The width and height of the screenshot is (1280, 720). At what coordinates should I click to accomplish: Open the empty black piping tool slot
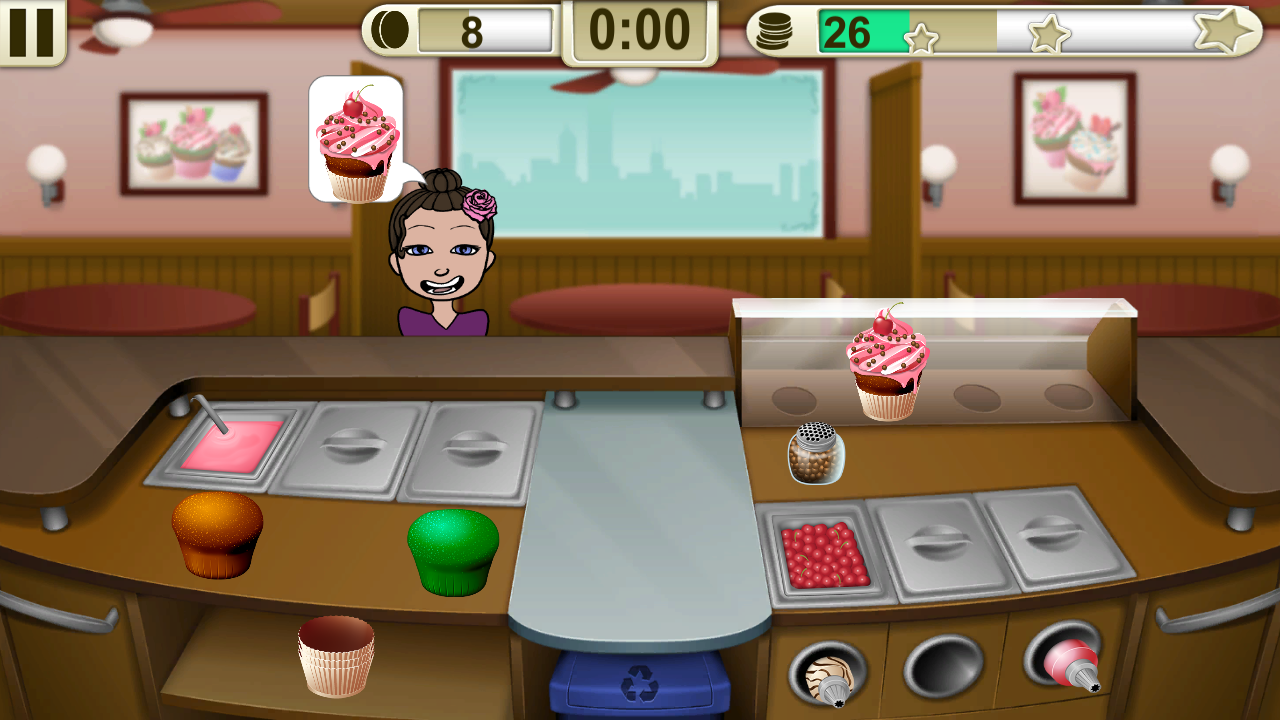(943, 665)
